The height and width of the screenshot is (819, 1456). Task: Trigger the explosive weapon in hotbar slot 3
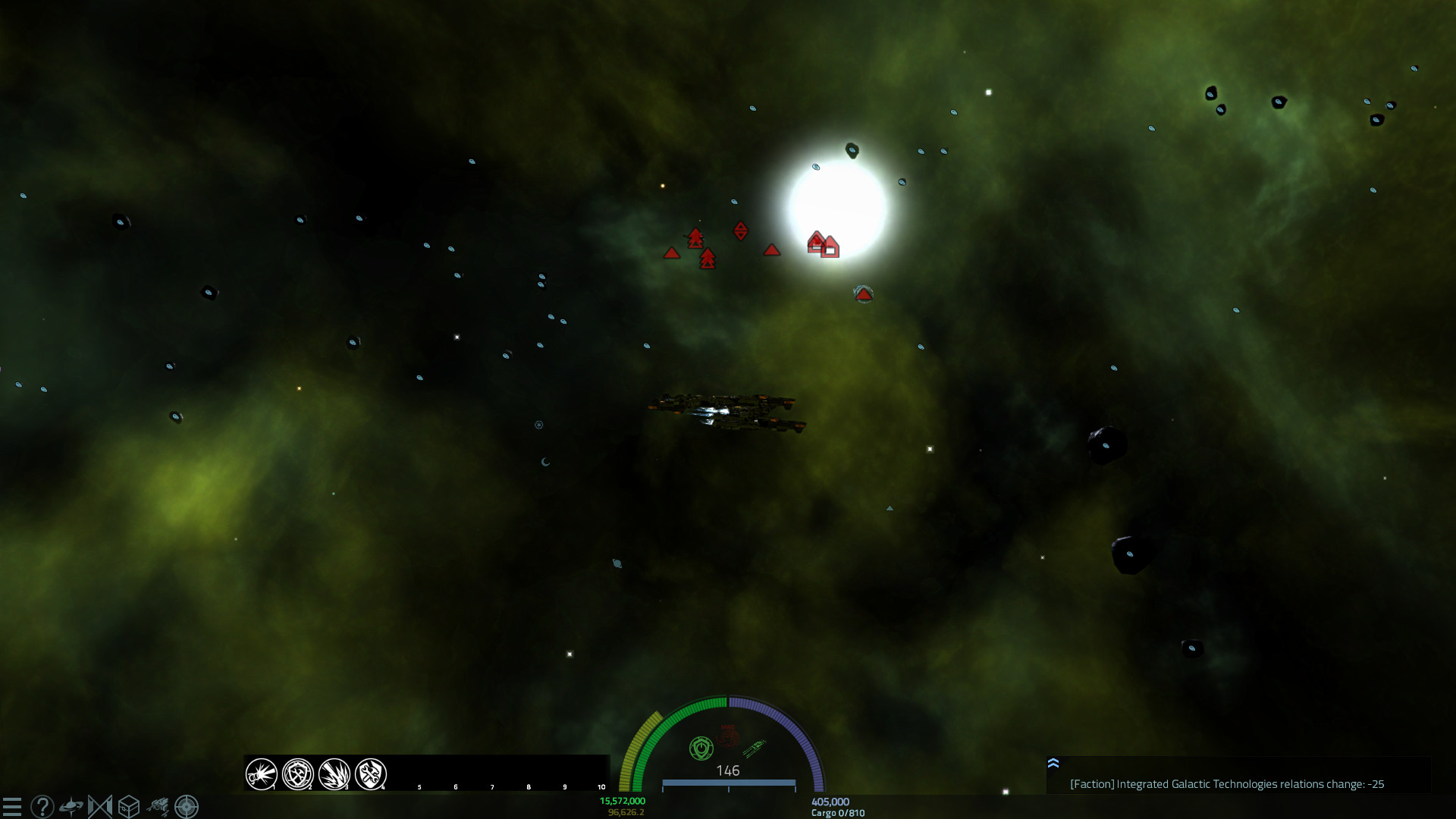[x=334, y=774]
